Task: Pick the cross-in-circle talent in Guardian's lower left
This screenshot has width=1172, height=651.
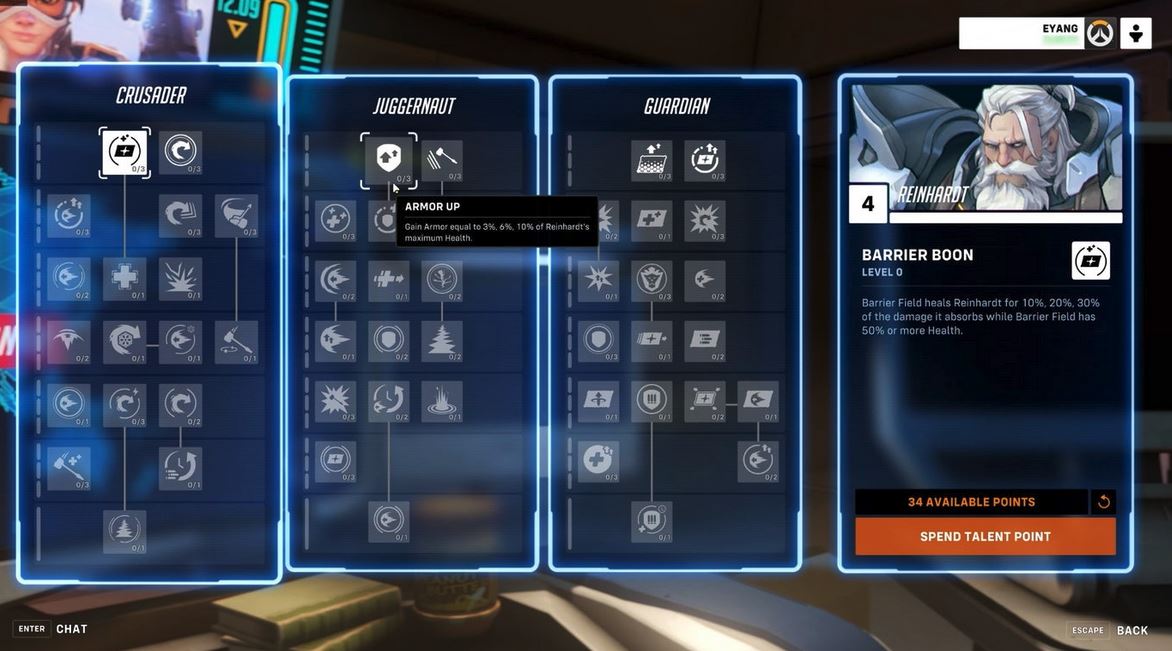Action: [598, 461]
